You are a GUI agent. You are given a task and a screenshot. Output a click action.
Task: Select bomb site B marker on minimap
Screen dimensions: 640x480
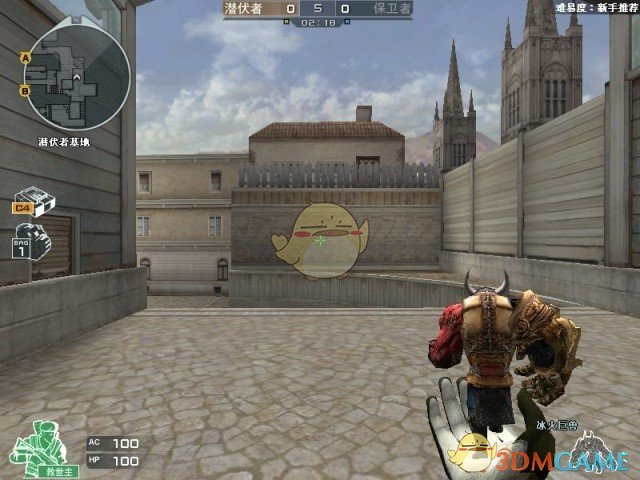coord(25,91)
